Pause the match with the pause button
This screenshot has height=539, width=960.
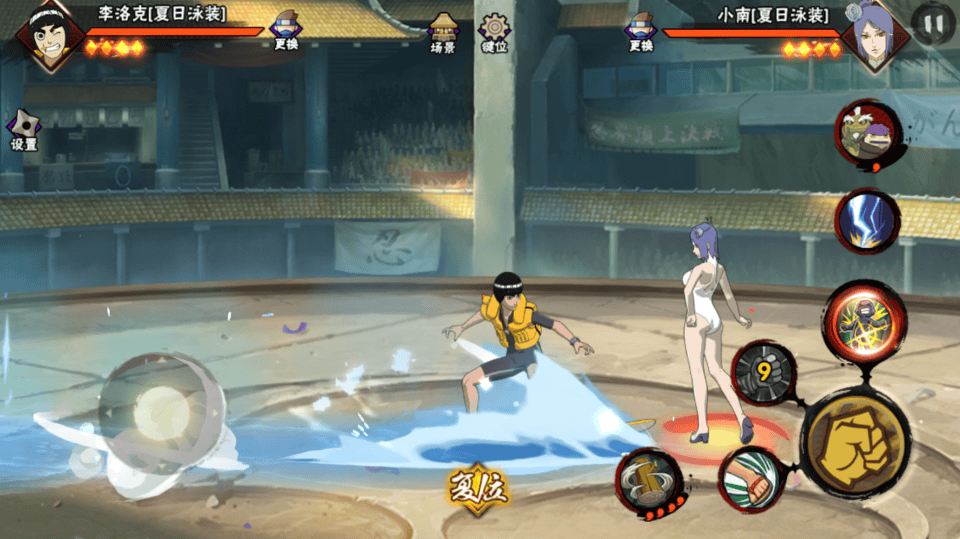[x=932, y=24]
